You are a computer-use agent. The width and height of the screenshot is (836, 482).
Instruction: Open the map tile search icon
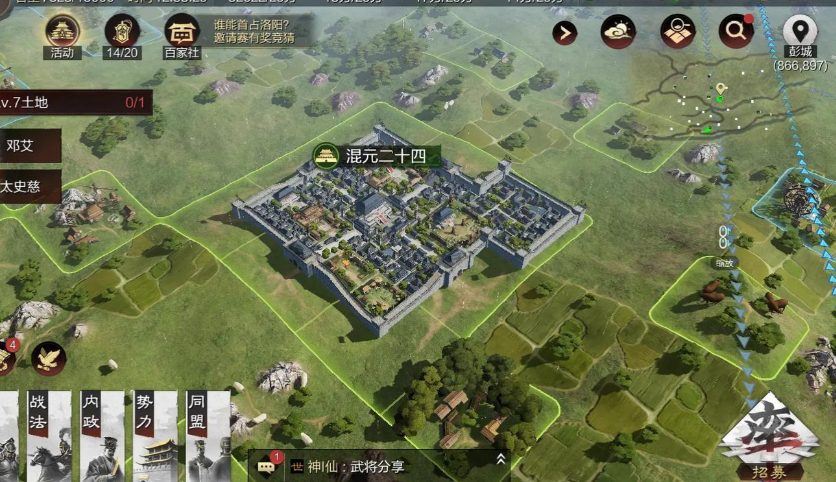(x=677, y=32)
